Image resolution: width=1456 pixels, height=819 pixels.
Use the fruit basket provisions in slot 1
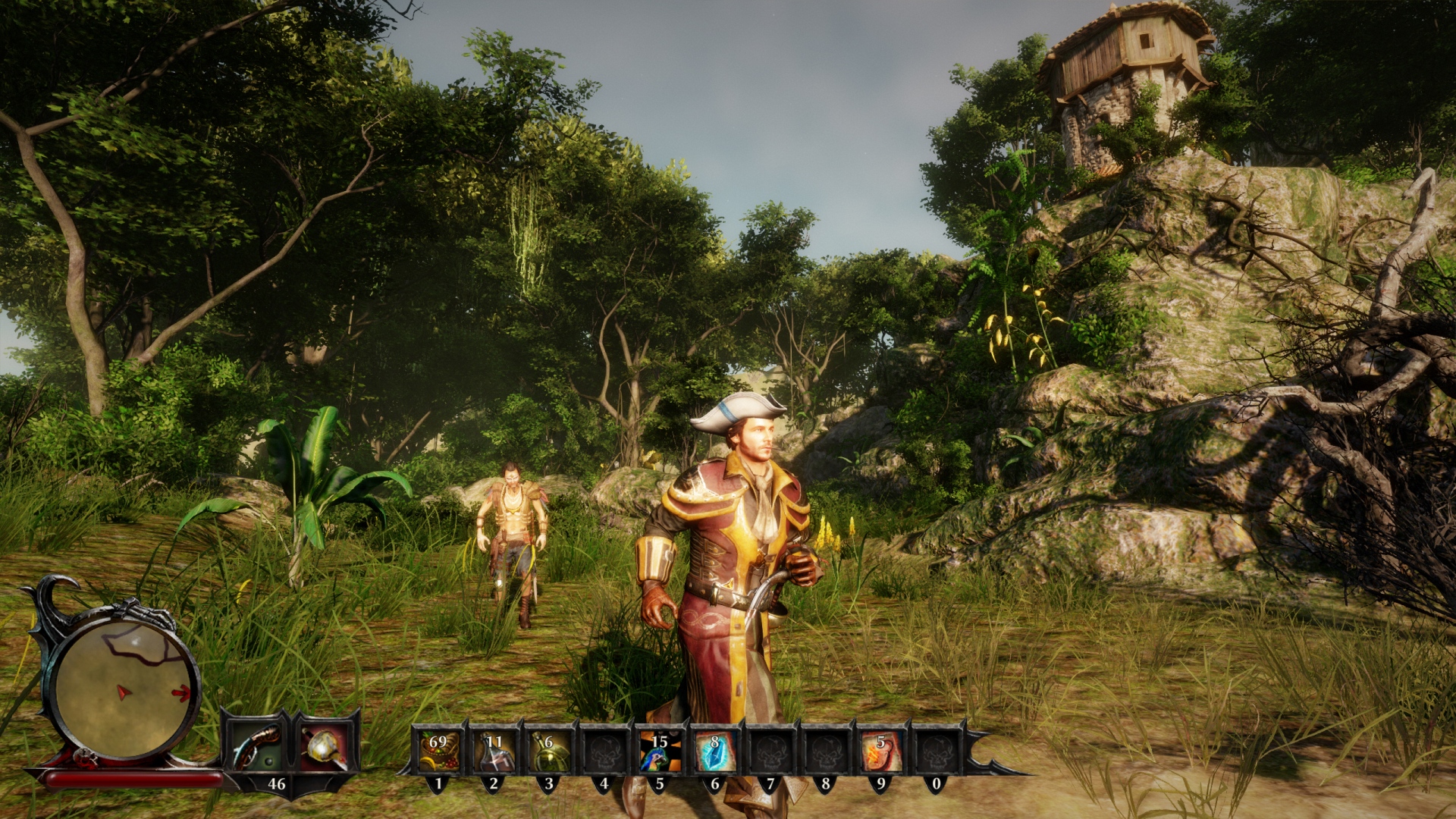tap(438, 750)
